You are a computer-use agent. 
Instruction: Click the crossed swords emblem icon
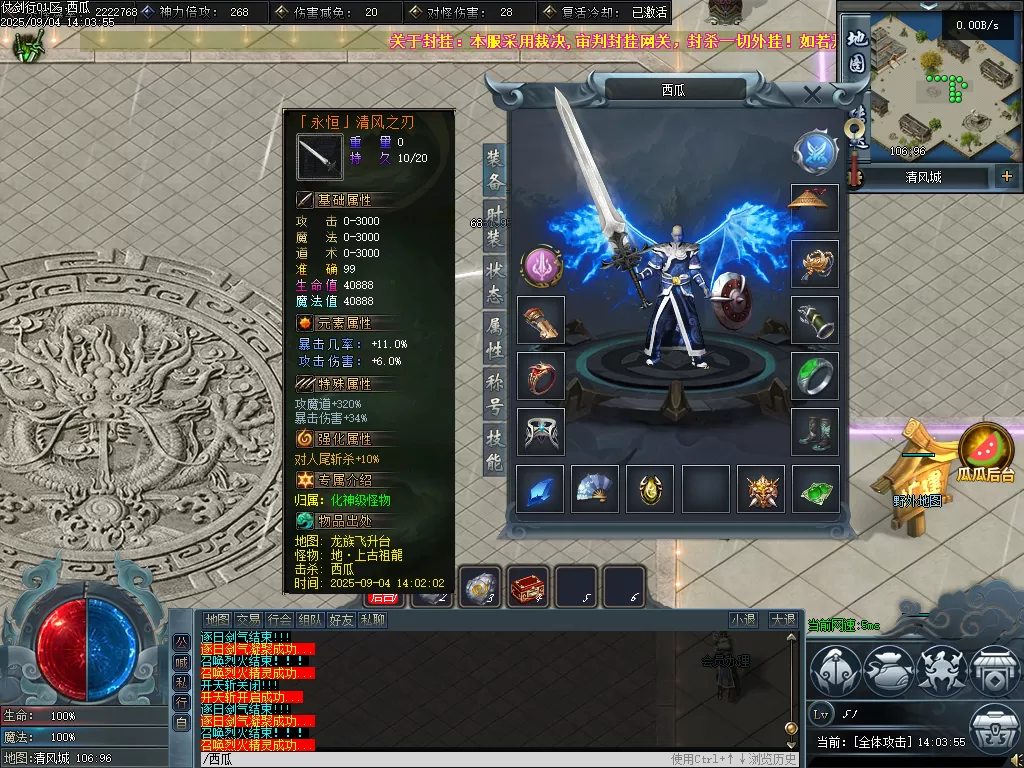click(815, 151)
